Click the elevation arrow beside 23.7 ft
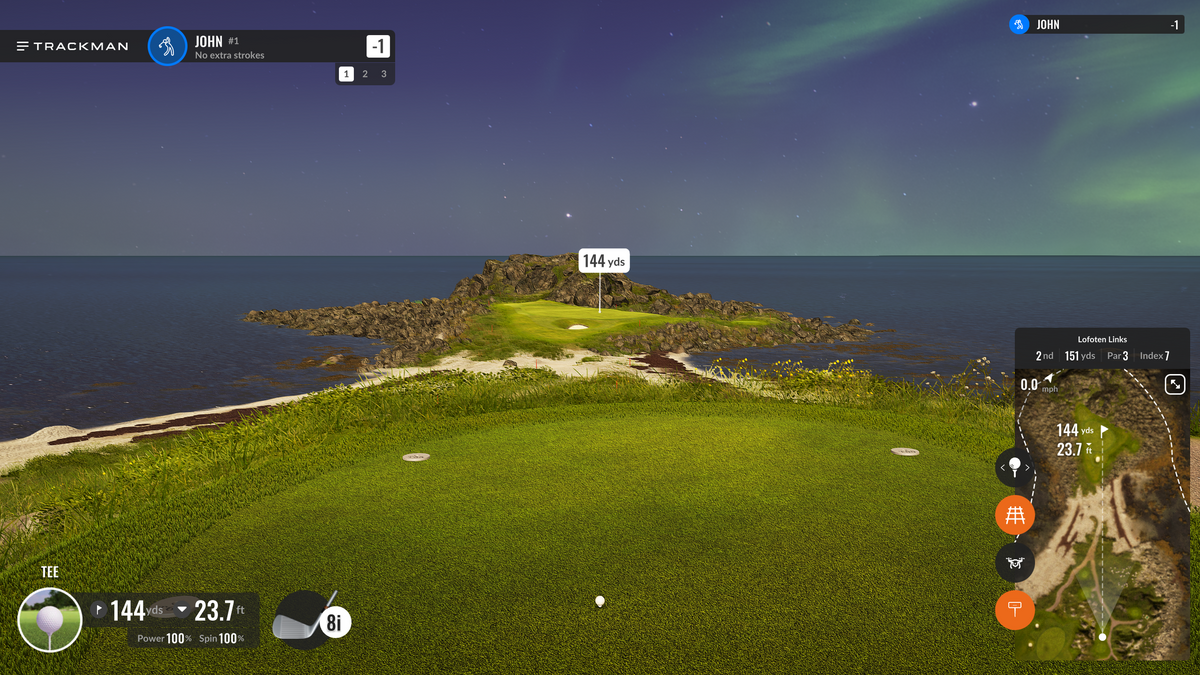 point(182,609)
